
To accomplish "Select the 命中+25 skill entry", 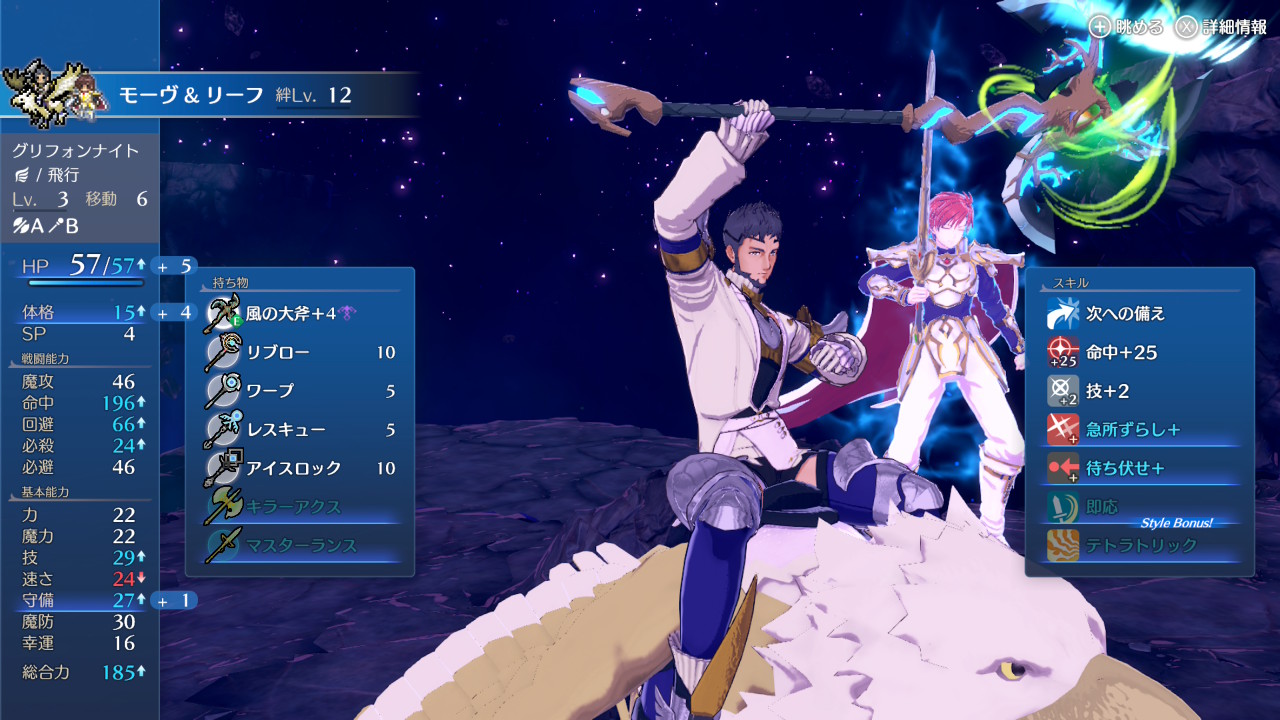I will click(1140, 352).
